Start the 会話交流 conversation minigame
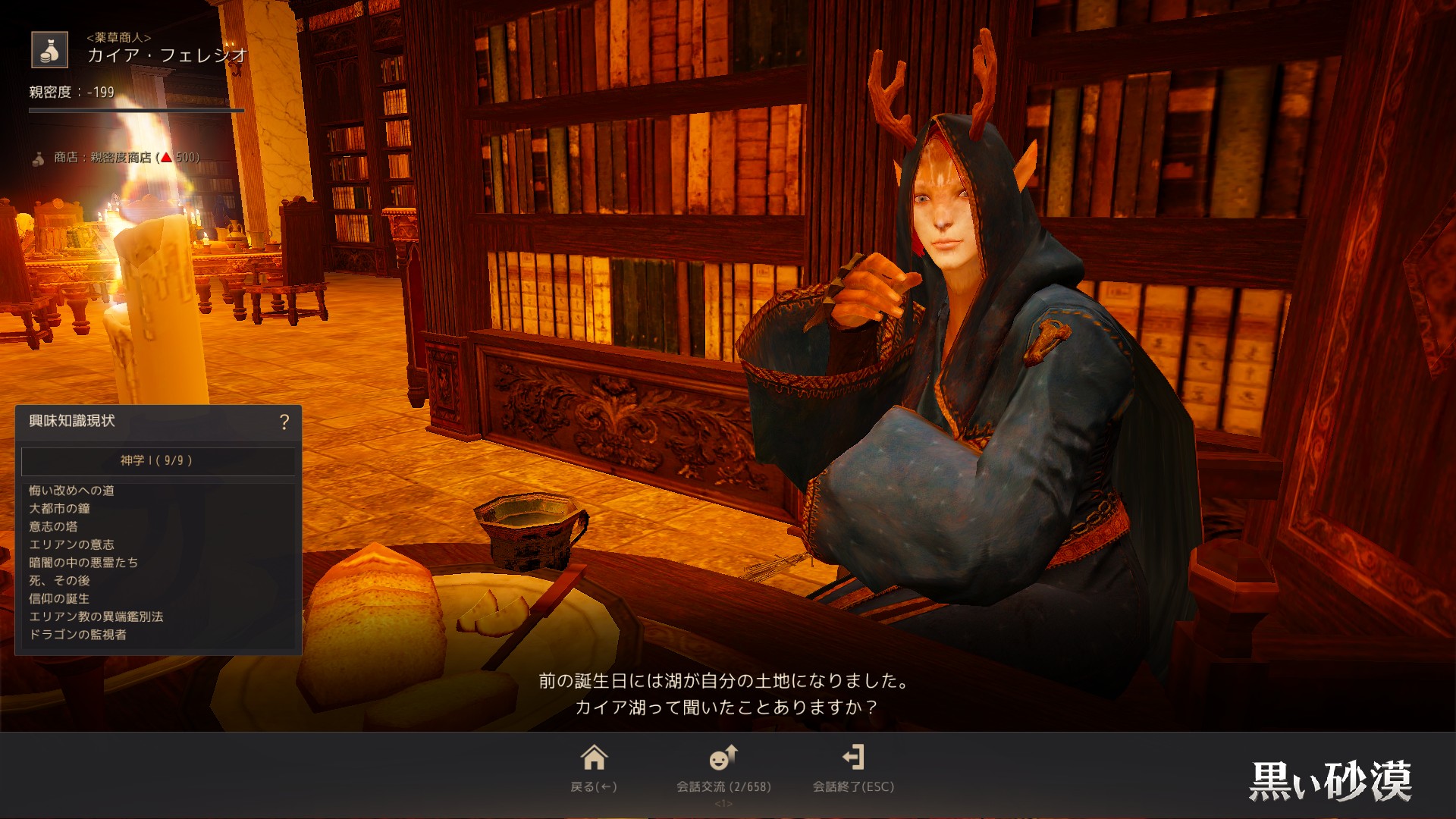 723,767
